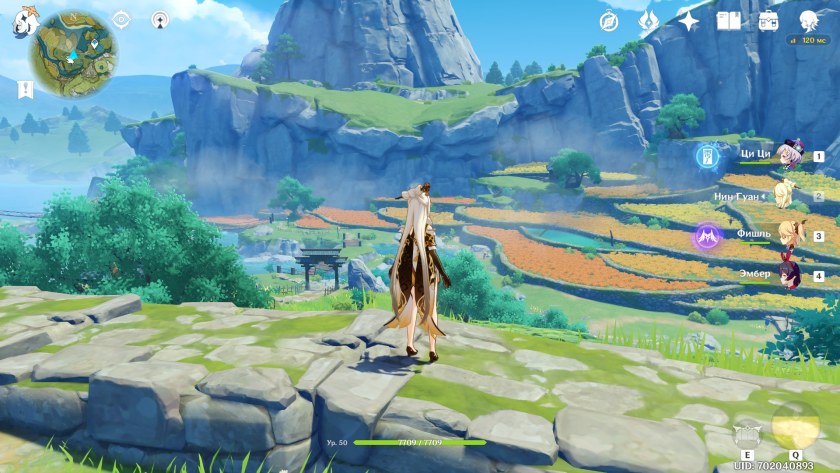Viewport: 840px width, 473px height.
Task: Open the quest log exclamation icon
Action: coord(25,89)
